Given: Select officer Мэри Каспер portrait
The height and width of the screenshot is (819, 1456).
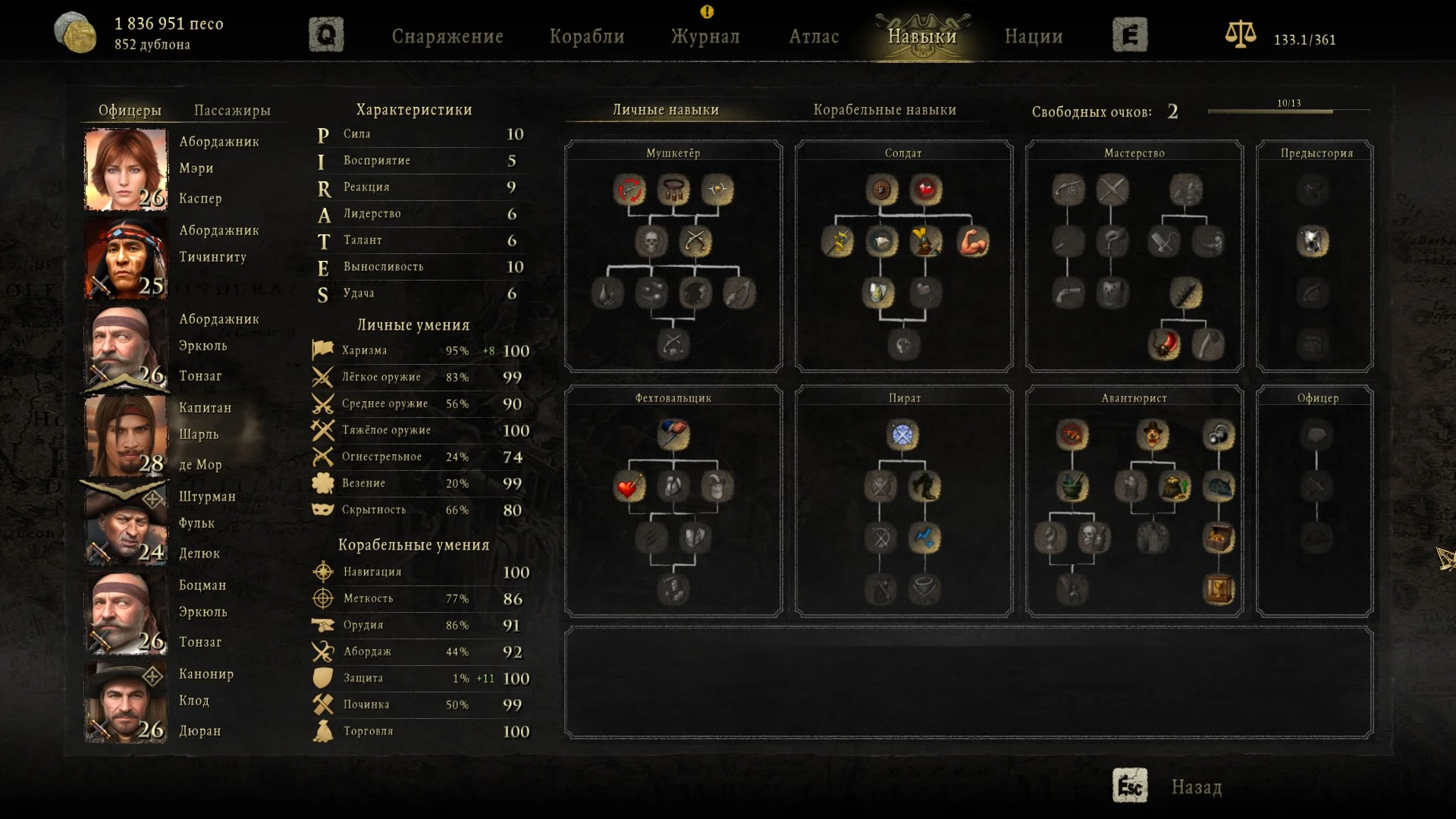Looking at the screenshot, I should tap(126, 169).
